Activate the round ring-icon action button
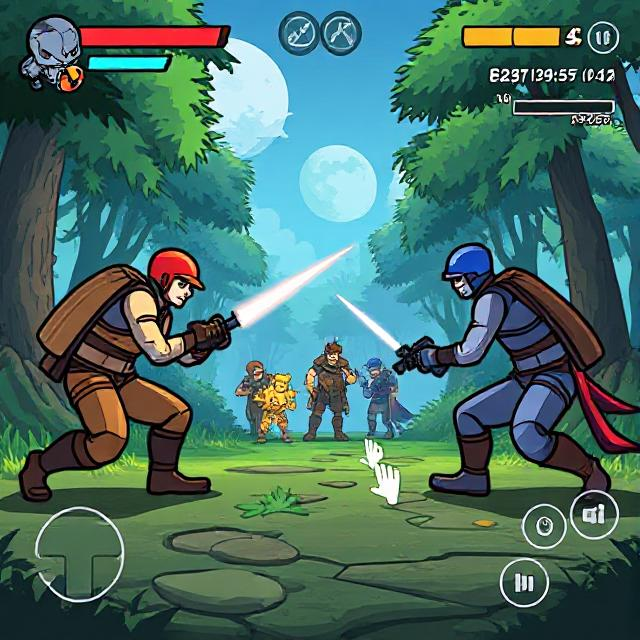The image size is (640, 640). click(x=544, y=525)
